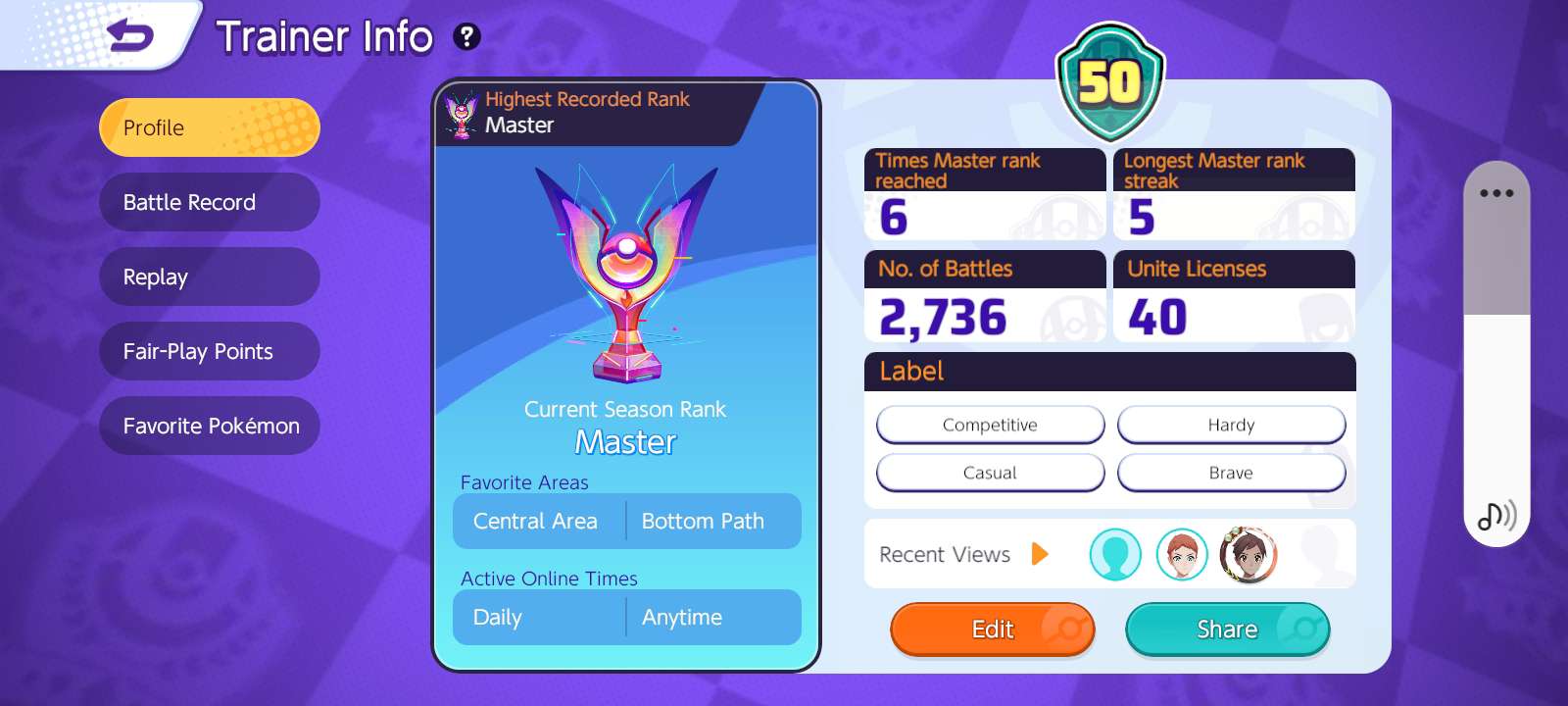
Task: Switch to the Battle Record tab
Action: point(209,202)
